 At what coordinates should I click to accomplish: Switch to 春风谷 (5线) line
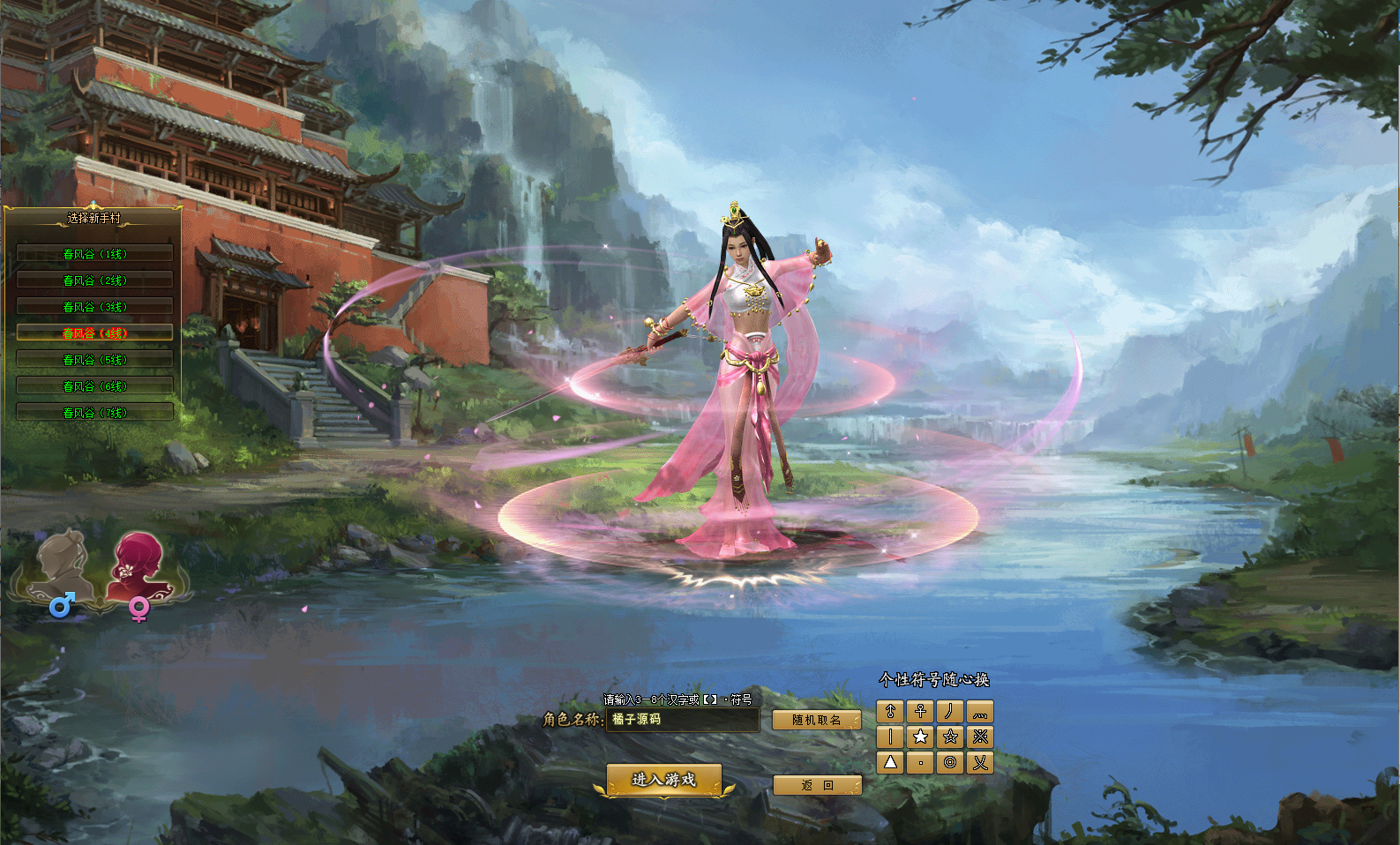point(94,360)
